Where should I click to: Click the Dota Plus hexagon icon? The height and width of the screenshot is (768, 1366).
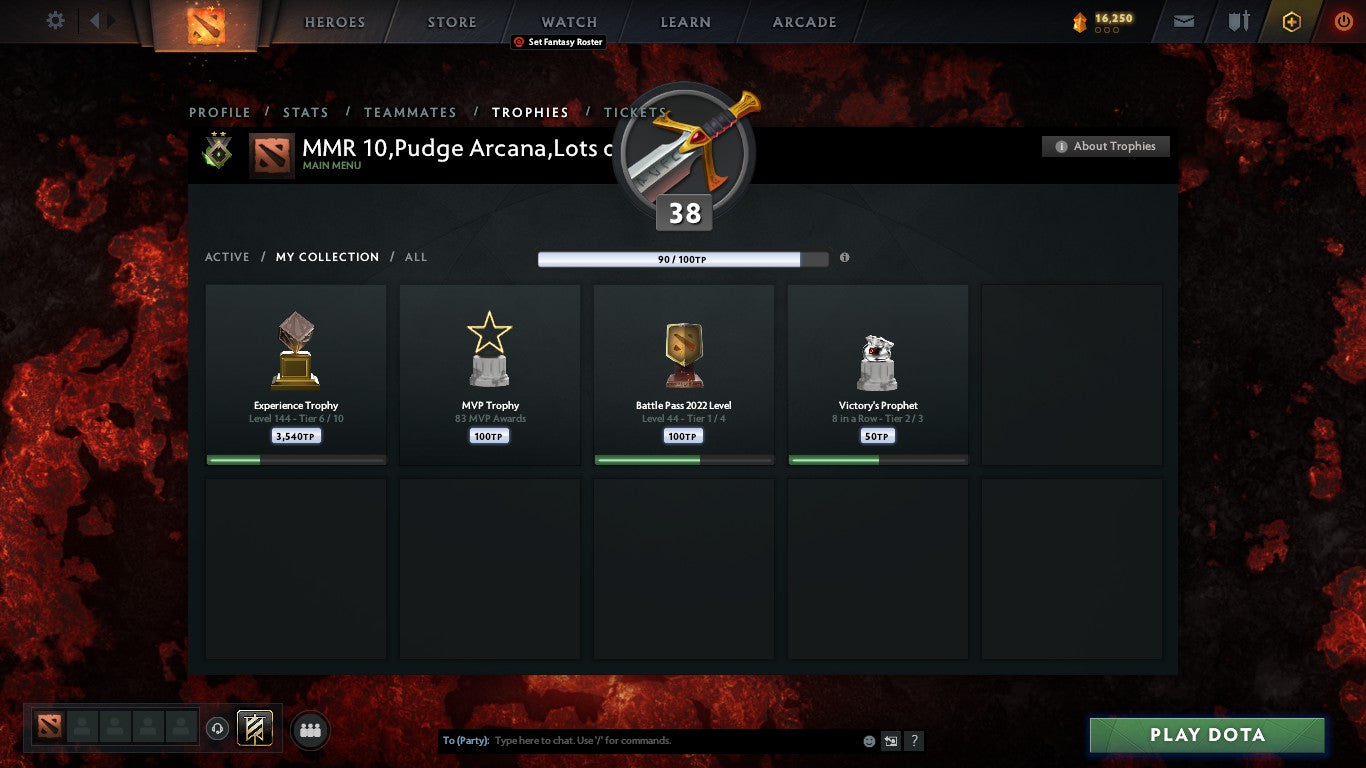pyautogui.click(x=1290, y=20)
